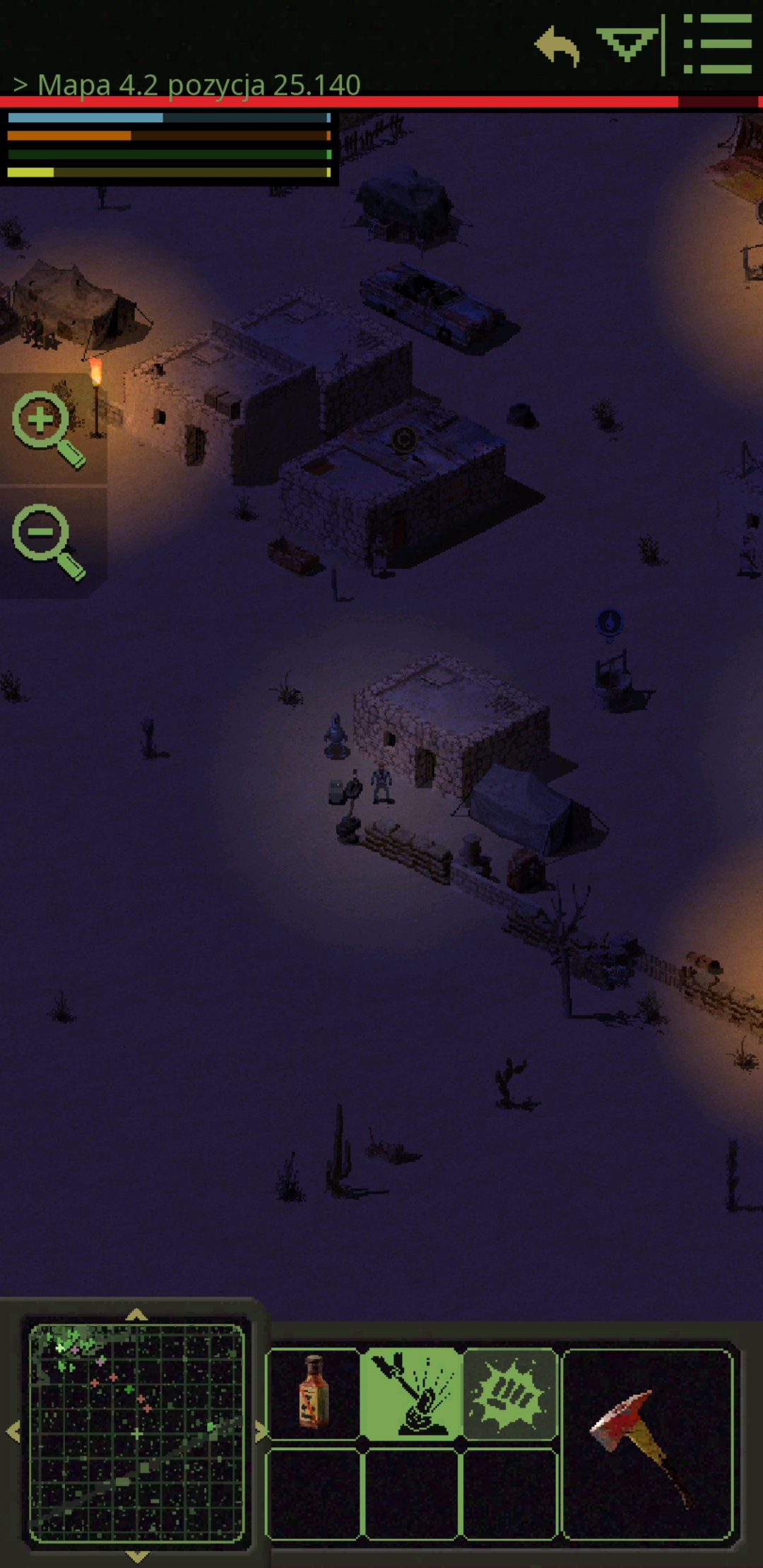Image resolution: width=763 pixels, height=1568 pixels.
Task: Click the minimap's up arrow
Action: pyautogui.click(x=136, y=1315)
